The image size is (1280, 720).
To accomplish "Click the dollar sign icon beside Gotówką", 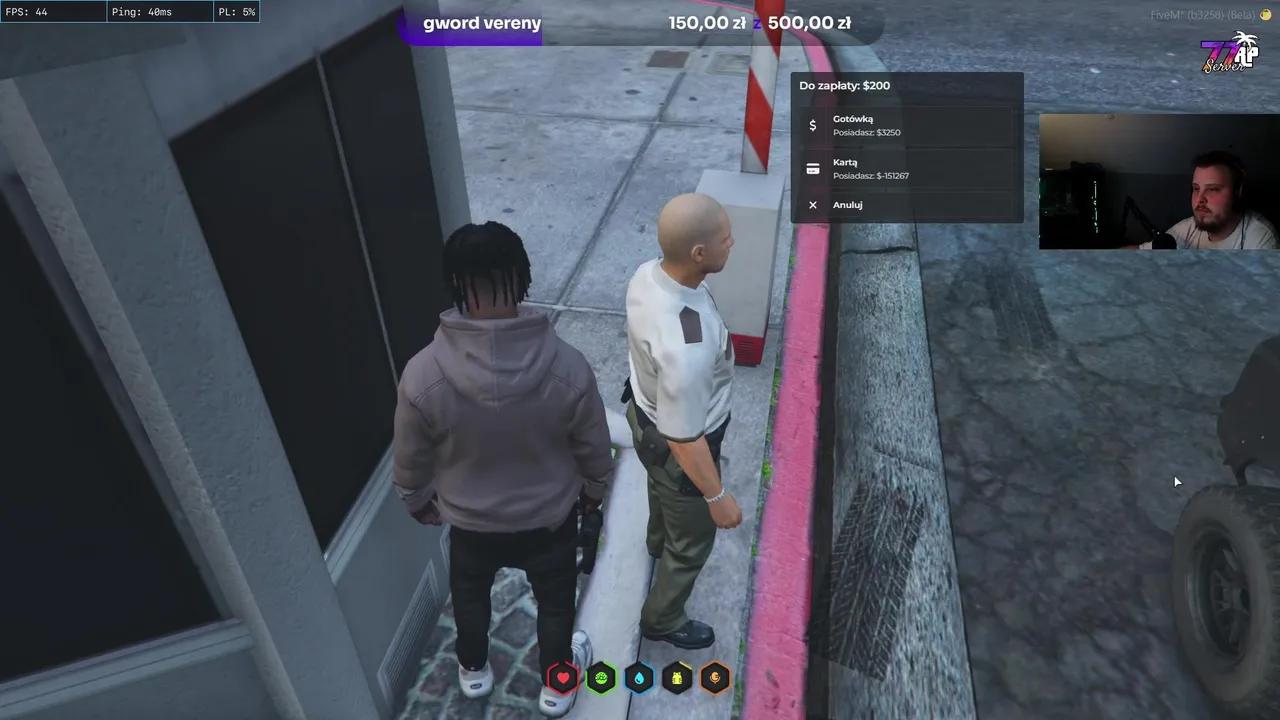I will (813, 125).
